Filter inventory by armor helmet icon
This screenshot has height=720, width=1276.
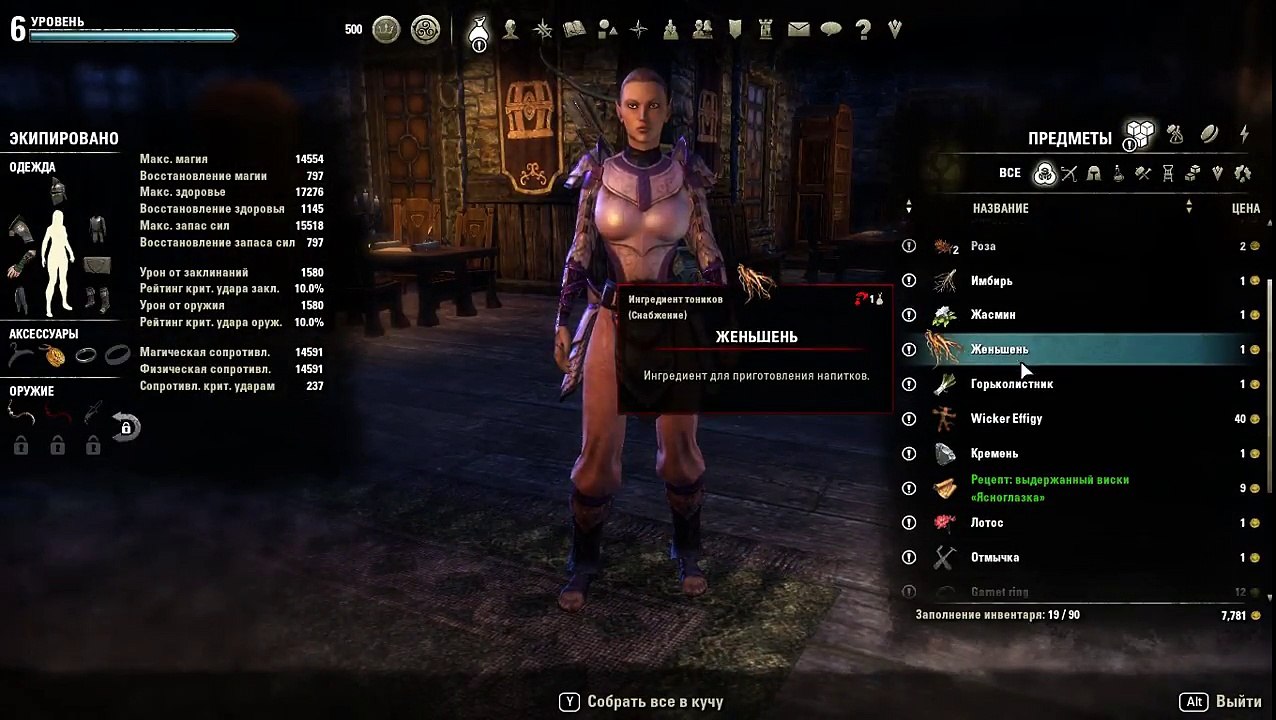tap(1094, 173)
